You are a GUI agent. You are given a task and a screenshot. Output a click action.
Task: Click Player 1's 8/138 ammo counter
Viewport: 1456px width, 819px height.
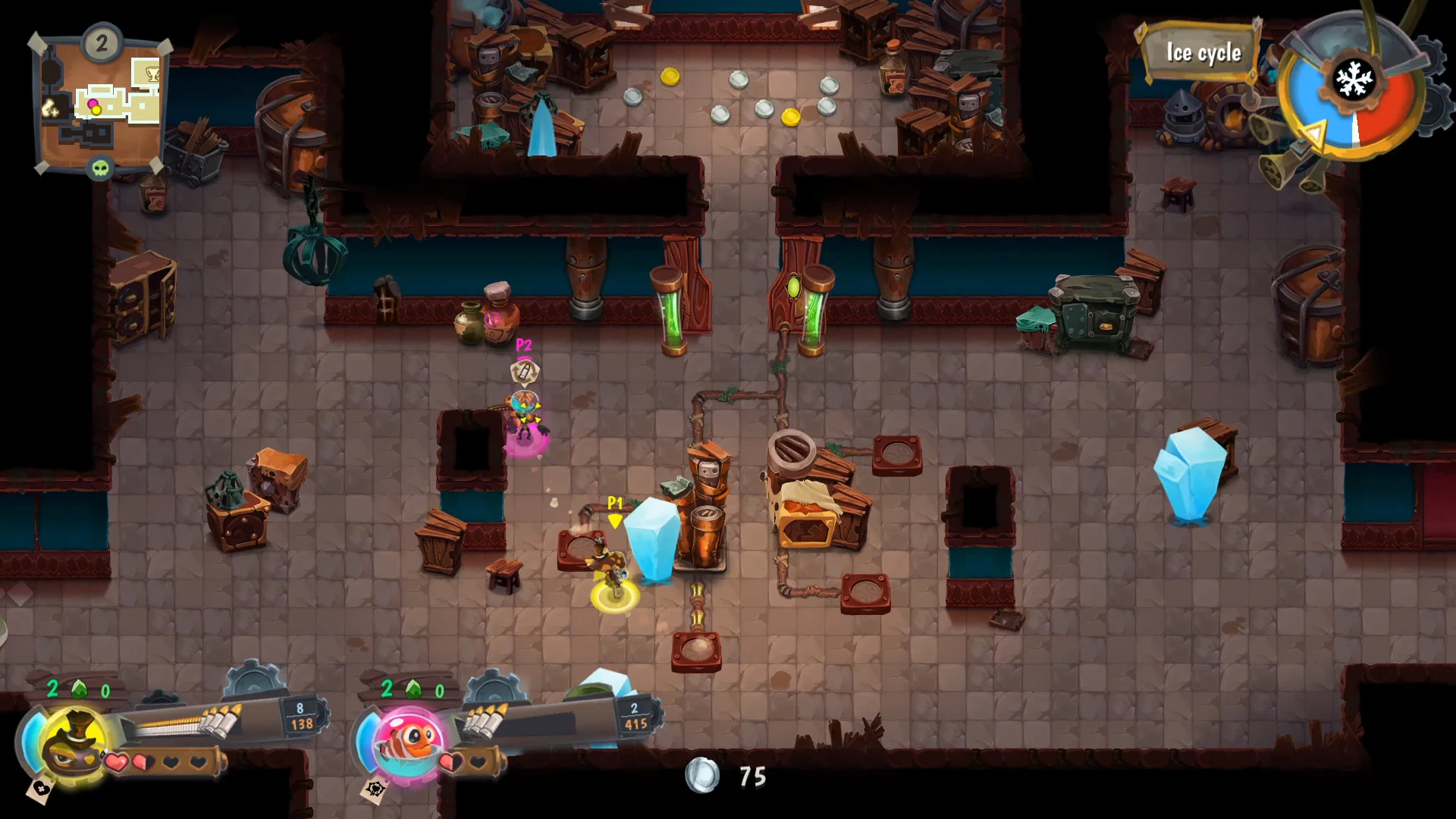click(x=300, y=716)
